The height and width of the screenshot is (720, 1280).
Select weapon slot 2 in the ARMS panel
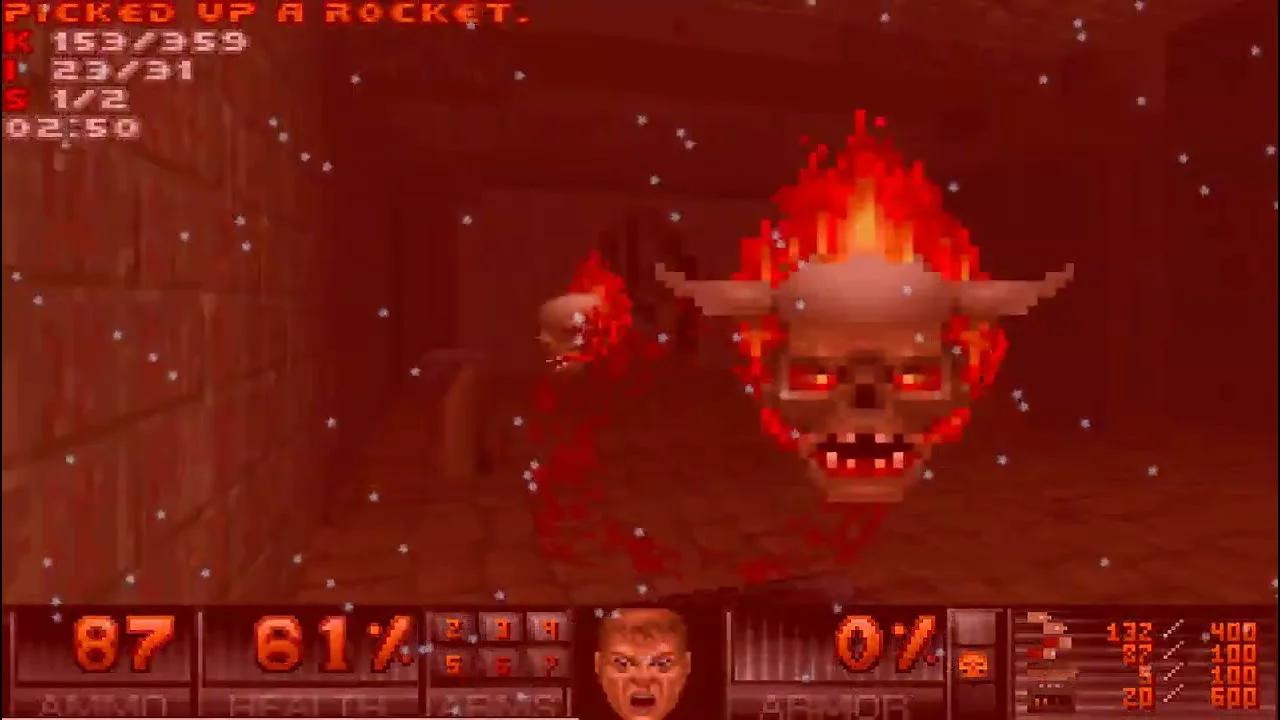[452, 628]
